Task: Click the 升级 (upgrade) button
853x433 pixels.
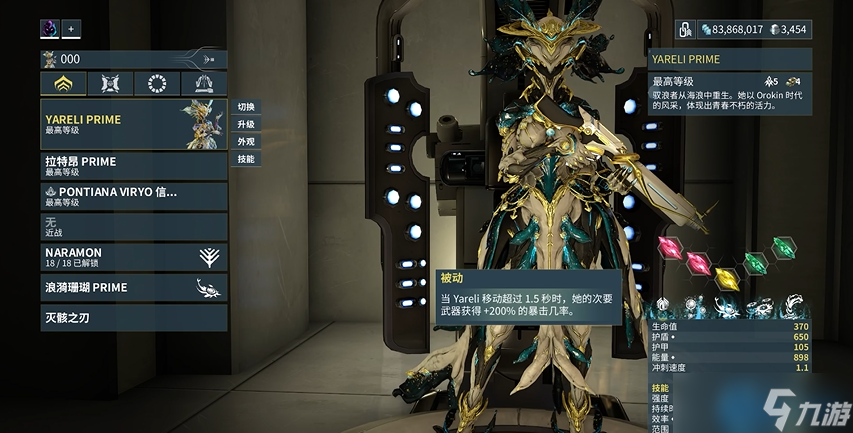Action: (x=246, y=124)
